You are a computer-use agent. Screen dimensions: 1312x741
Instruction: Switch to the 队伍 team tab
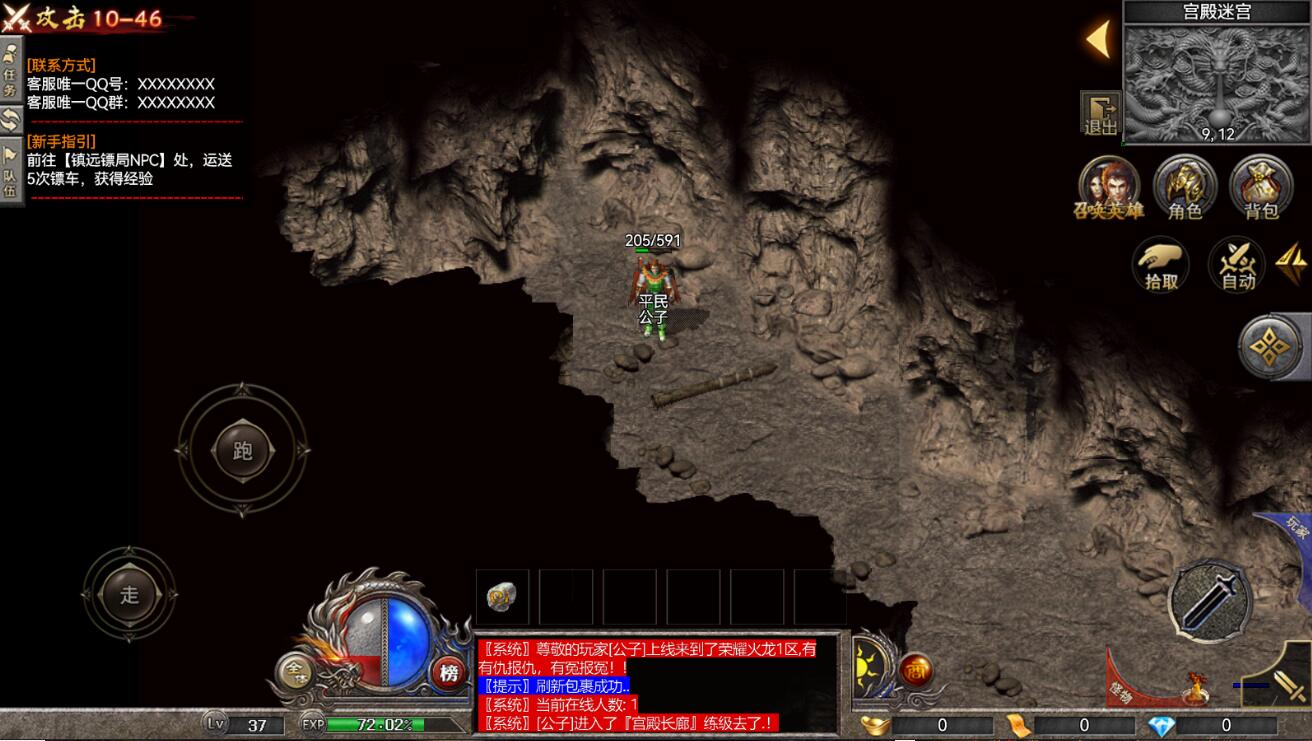[x=11, y=174]
